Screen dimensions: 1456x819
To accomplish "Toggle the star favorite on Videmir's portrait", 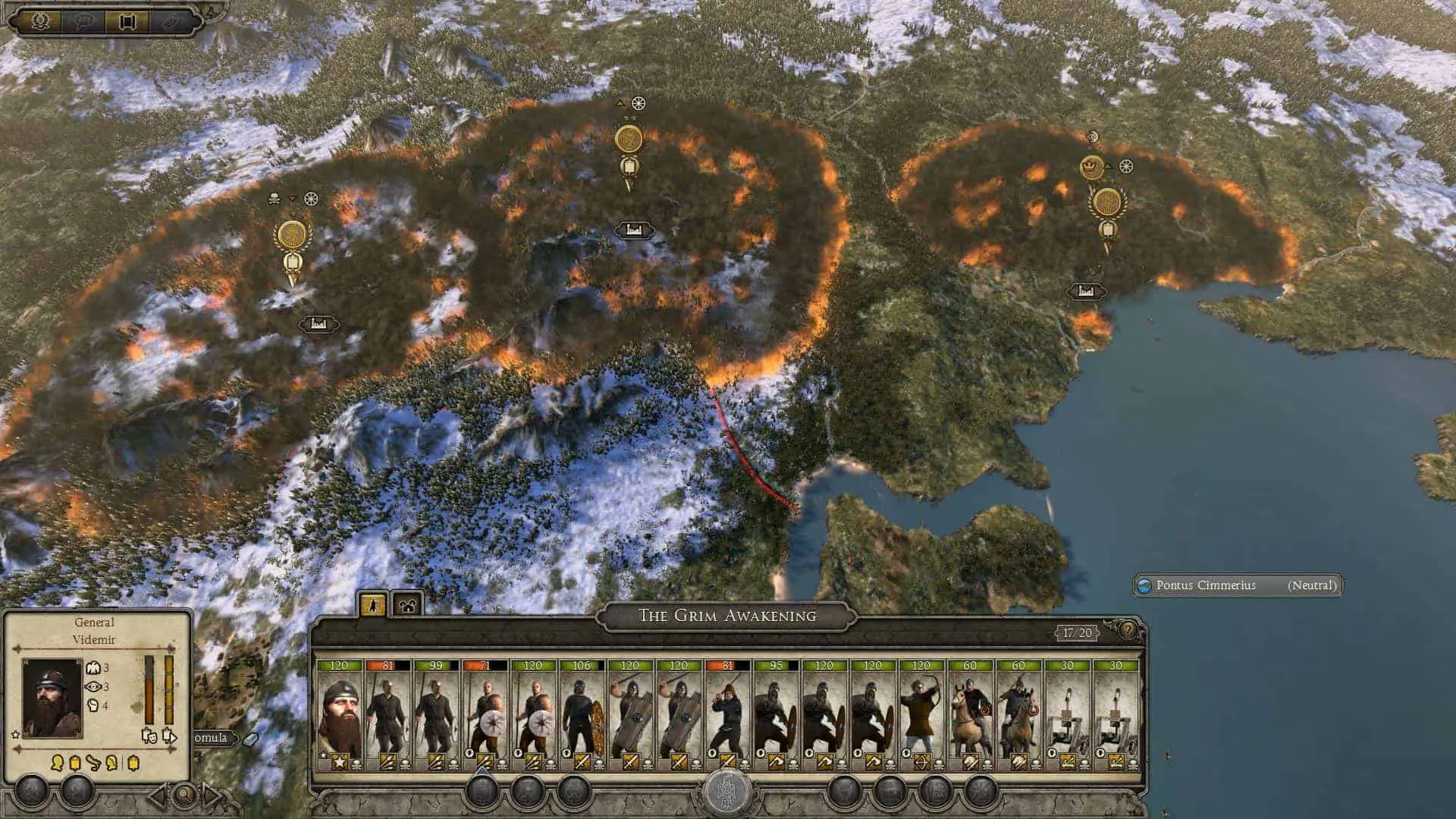I will click(x=14, y=735).
